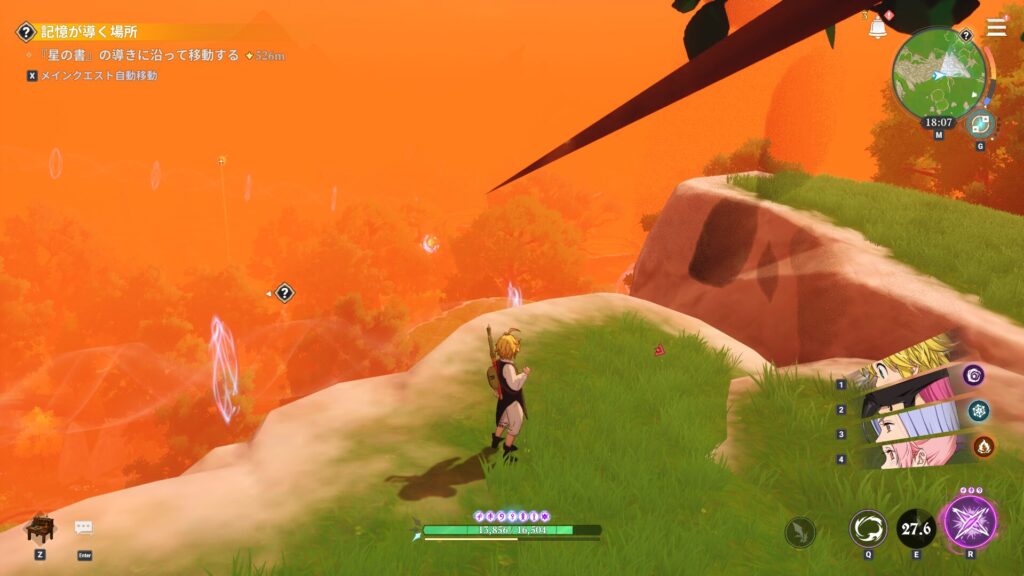This screenshot has width=1024, height=576.
Task: Click the skill on 27.6 cooldown
Action: coord(915,528)
